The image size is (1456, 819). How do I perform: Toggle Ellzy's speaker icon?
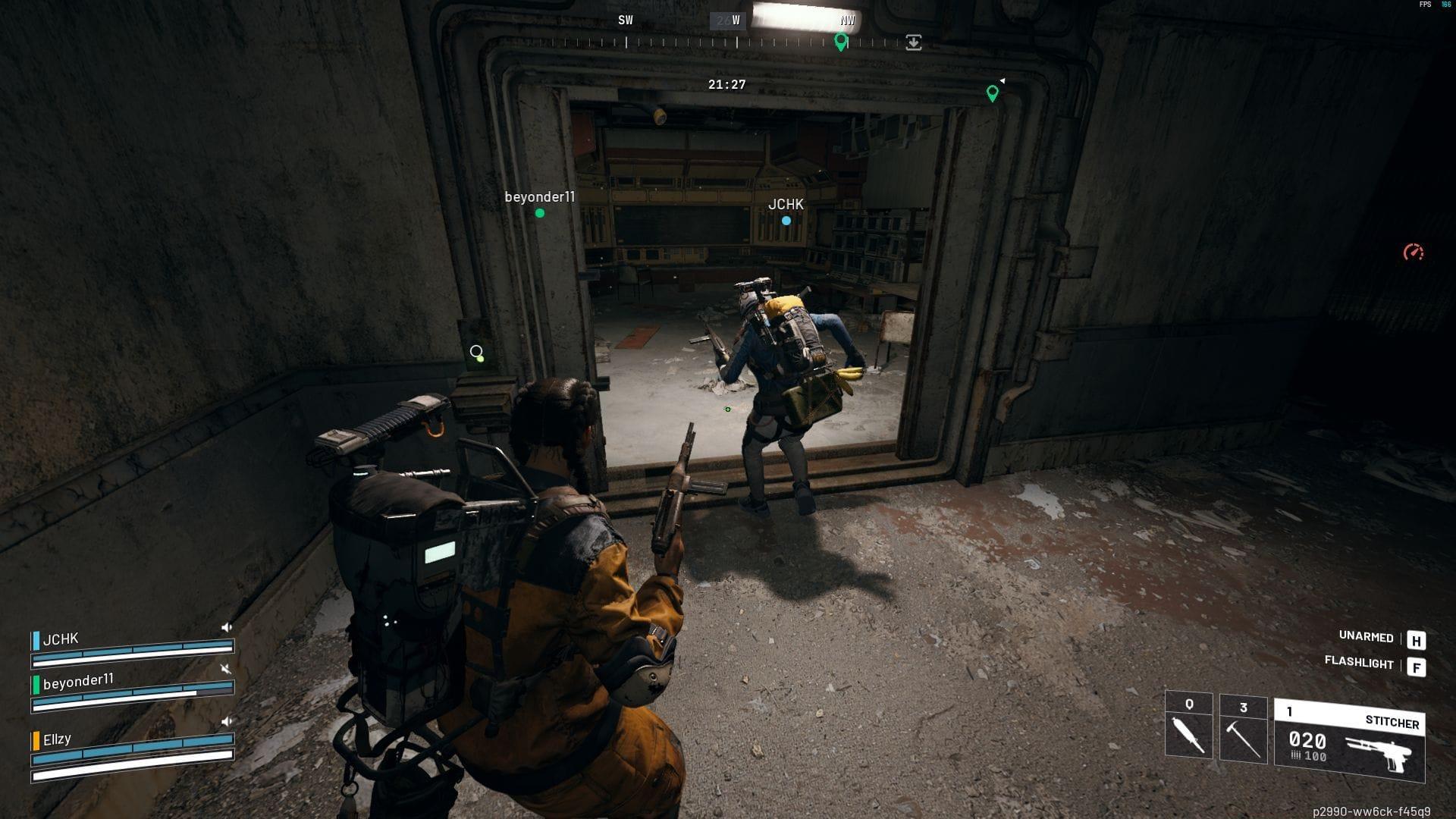click(x=227, y=722)
